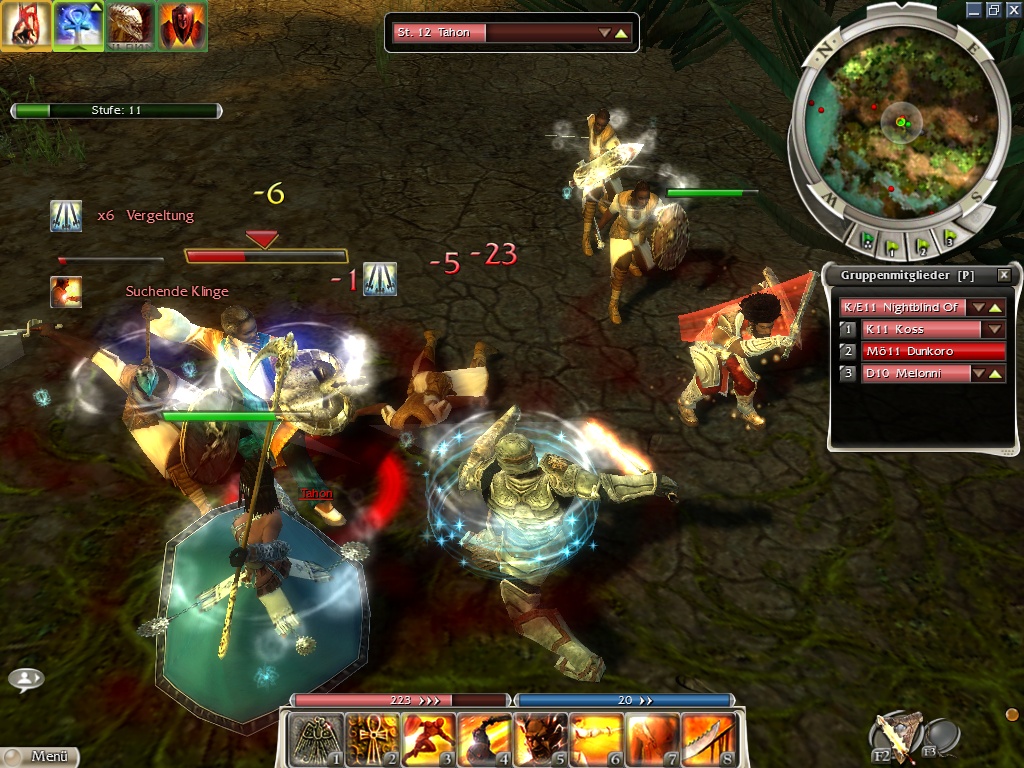The width and height of the screenshot is (1024, 768).
Task: Close the game window
Action: coord(1013,9)
